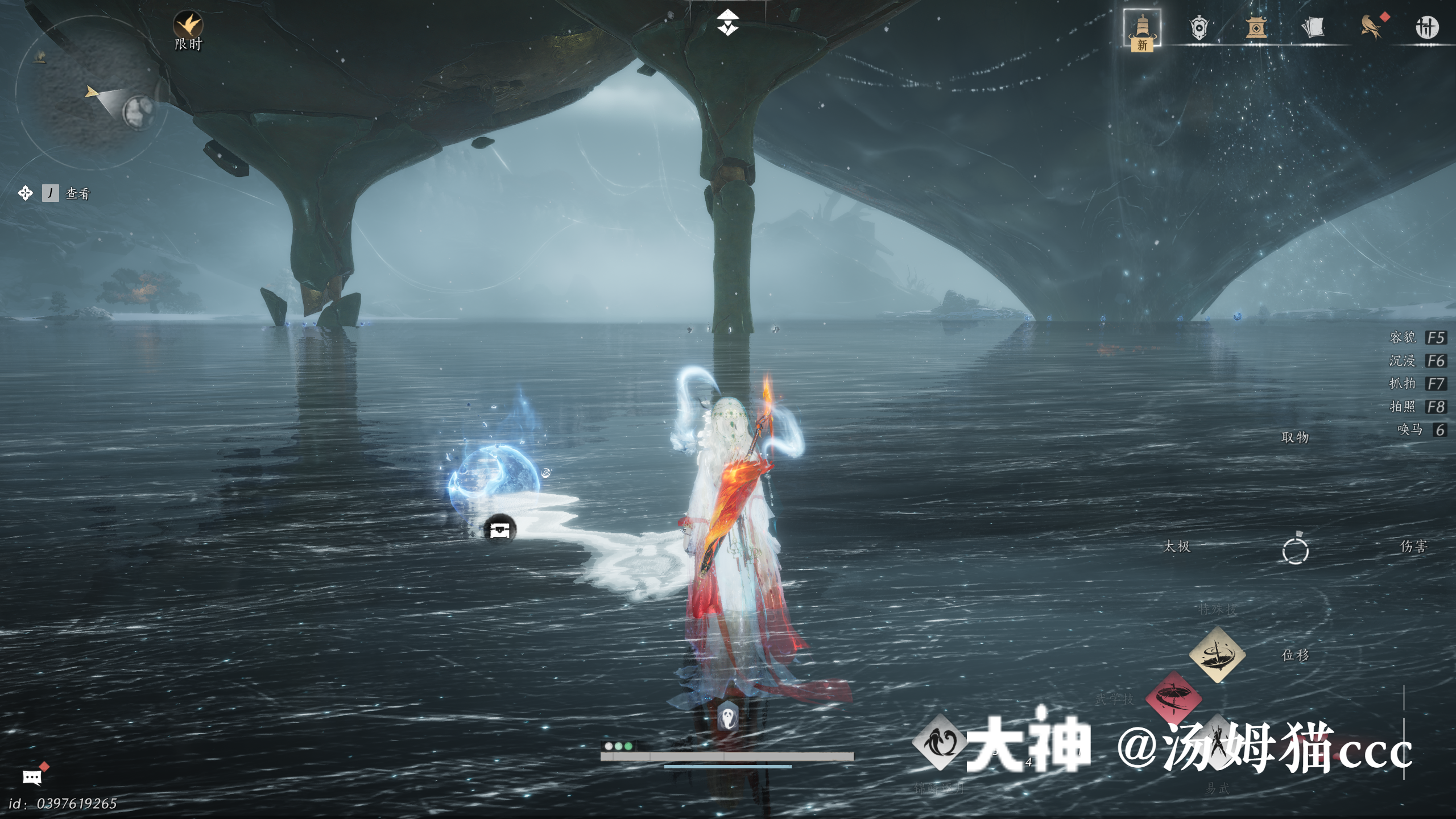1456x819 pixels.
Task: Open the minimap
Action: tap(91, 91)
